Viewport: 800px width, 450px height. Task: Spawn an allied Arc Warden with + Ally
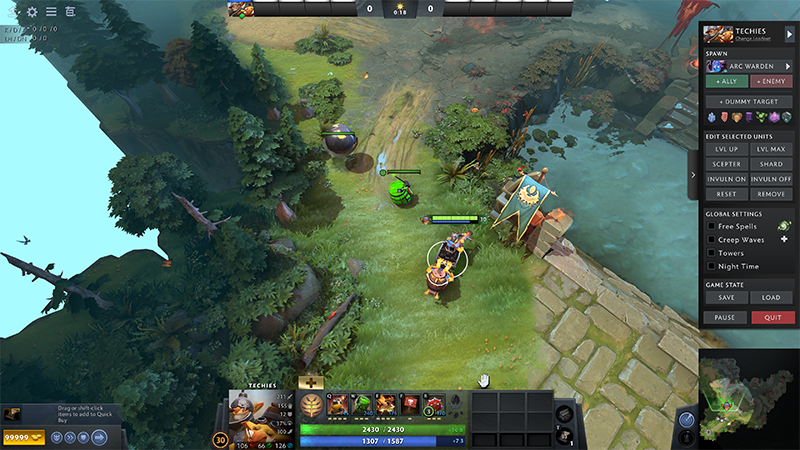point(727,81)
